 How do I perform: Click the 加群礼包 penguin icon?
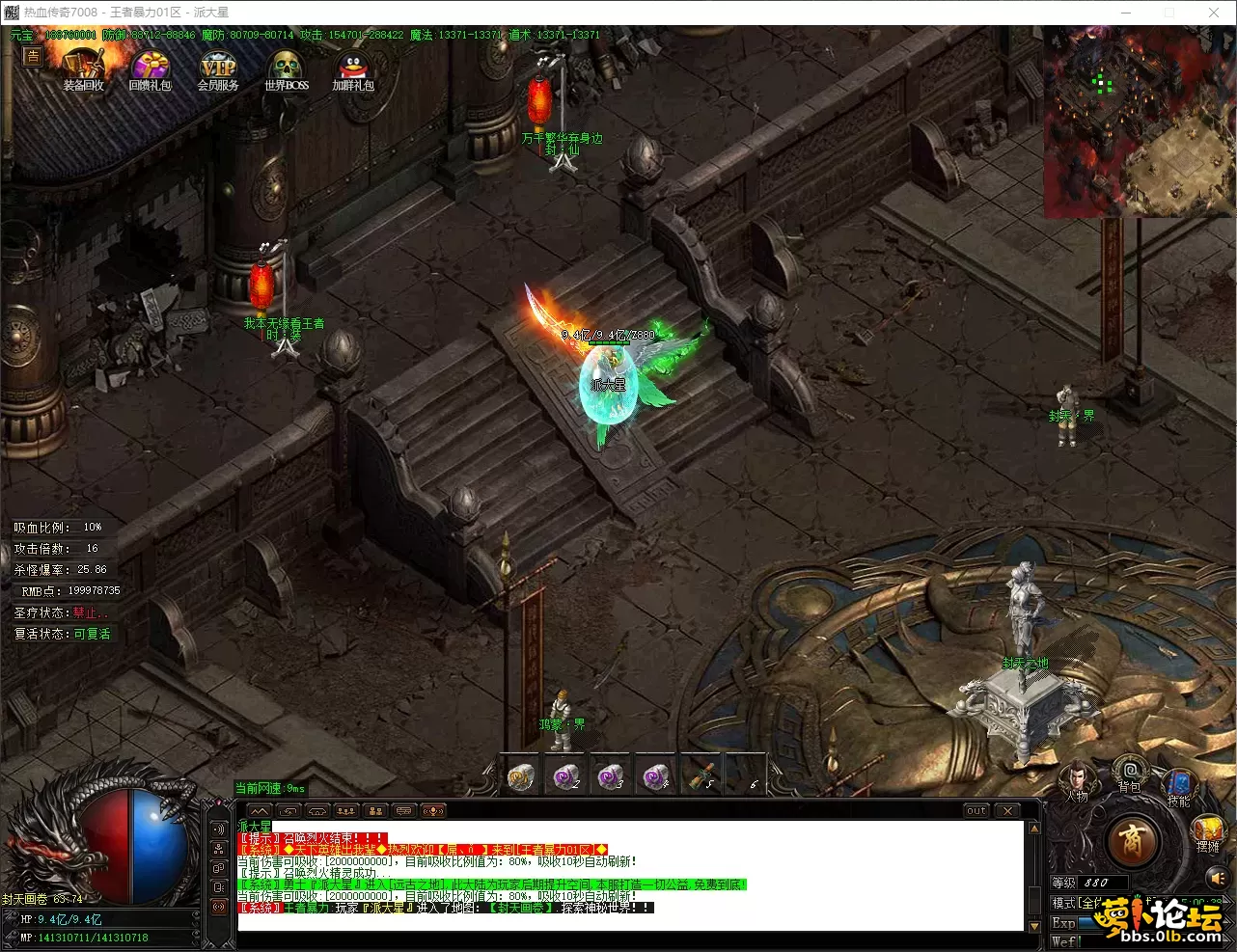pos(352,68)
